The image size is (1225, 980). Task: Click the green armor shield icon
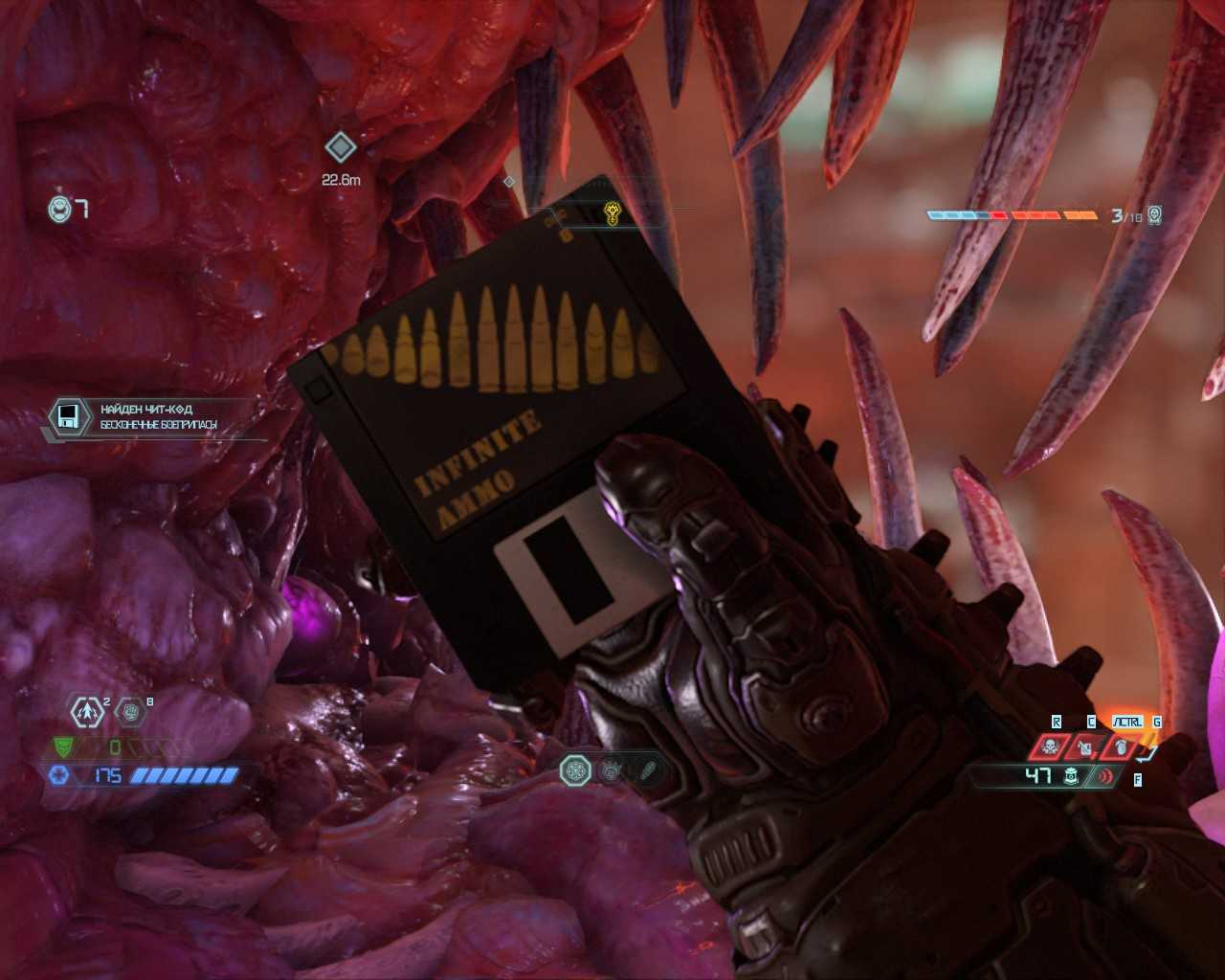pyautogui.click(x=62, y=746)
